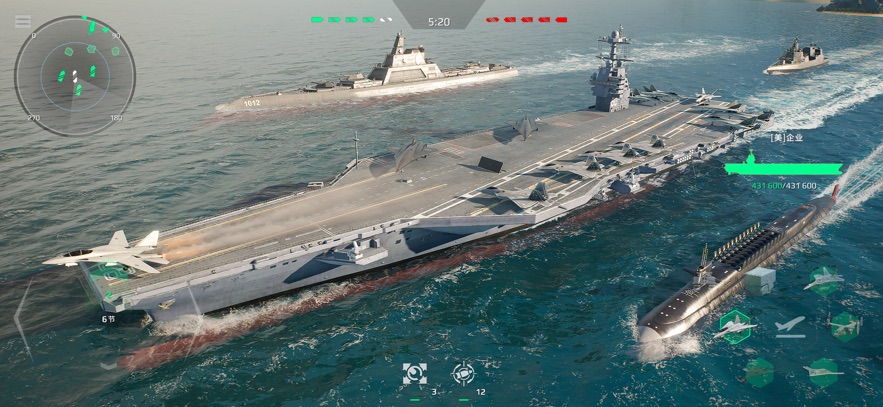
Task: Use the repair-drone consumable with count 3
Action: tap(414, 374)
